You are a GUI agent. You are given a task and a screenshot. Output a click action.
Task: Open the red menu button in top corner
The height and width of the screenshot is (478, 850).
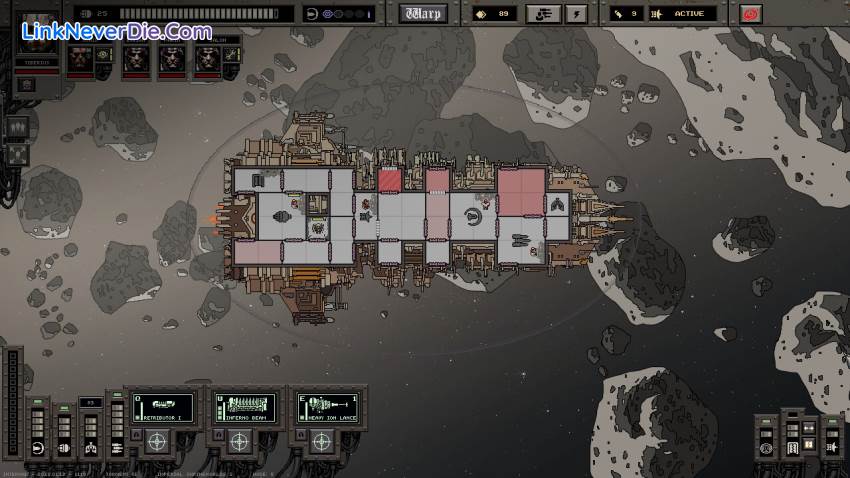[750, 14]
